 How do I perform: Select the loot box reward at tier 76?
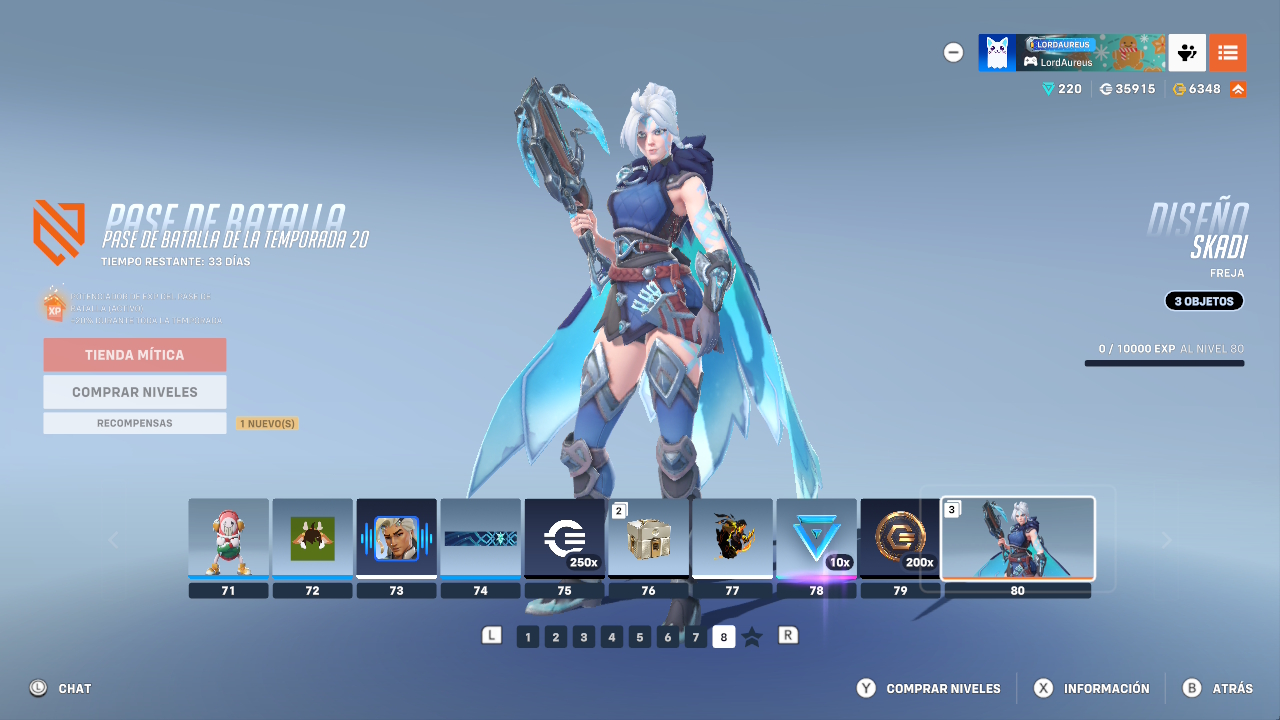[648, 540]
